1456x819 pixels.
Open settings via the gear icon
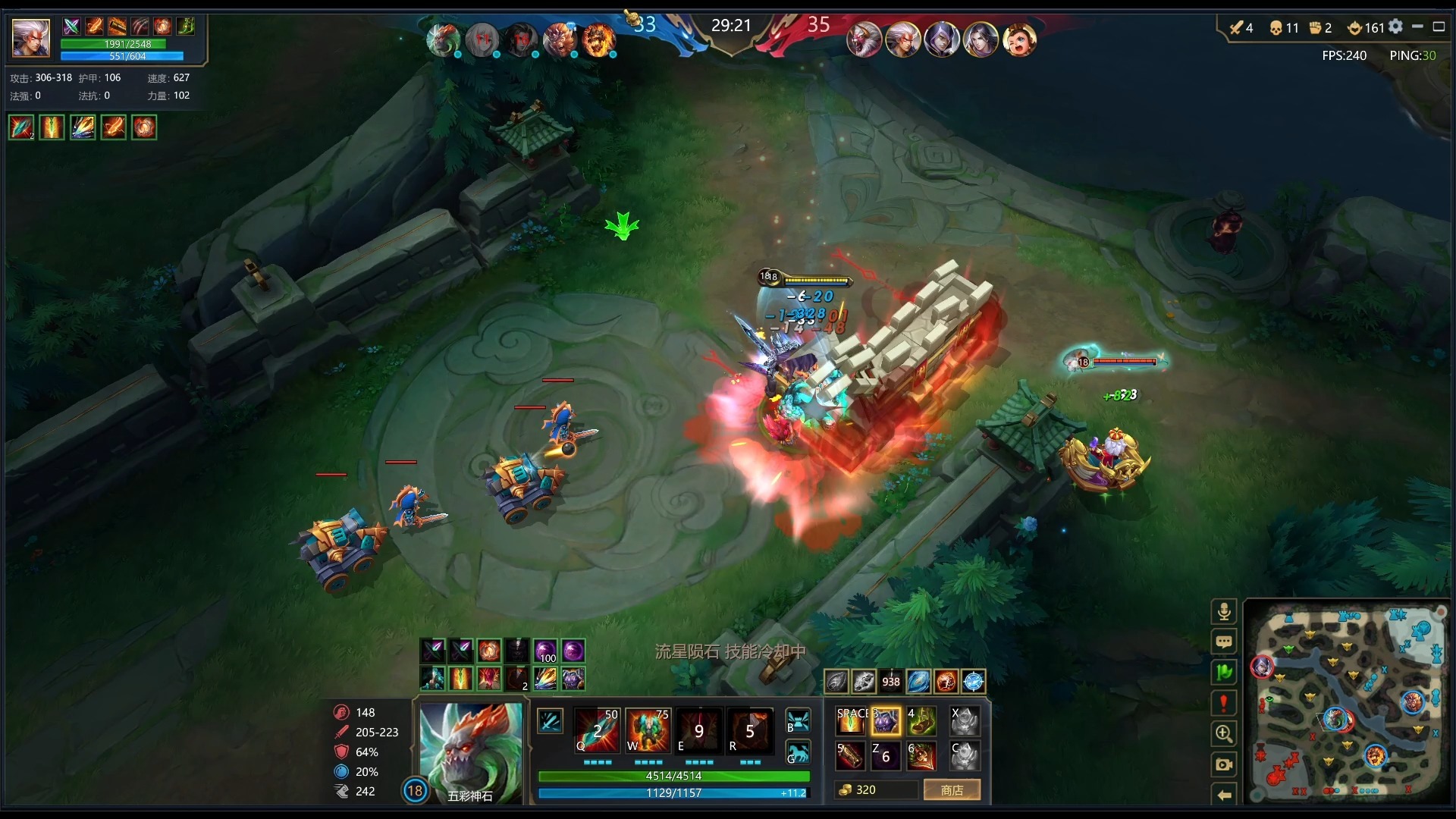click(x=1395, y=27)
